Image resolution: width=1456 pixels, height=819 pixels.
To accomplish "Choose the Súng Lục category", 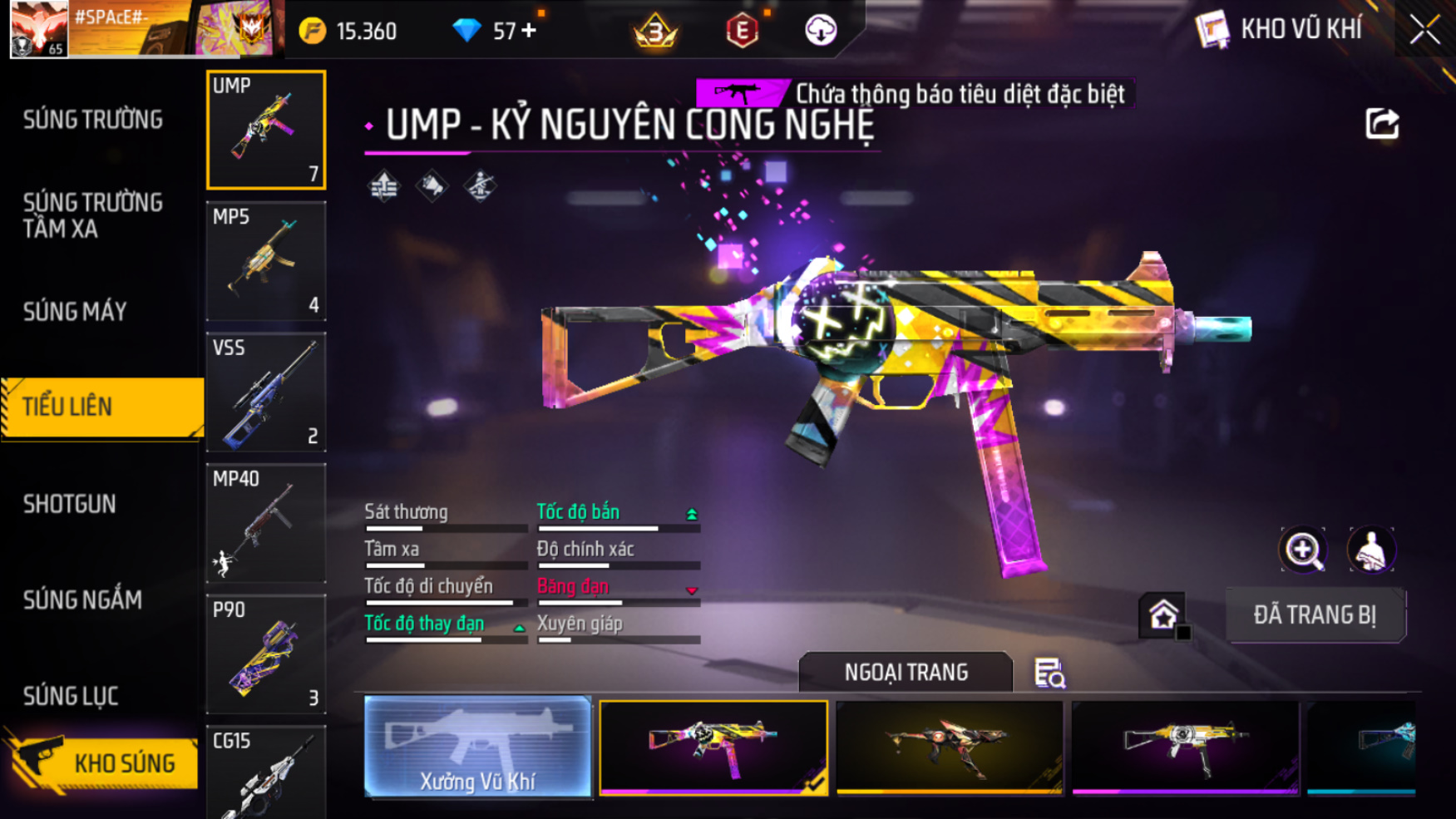I will (x=71, y=696).
